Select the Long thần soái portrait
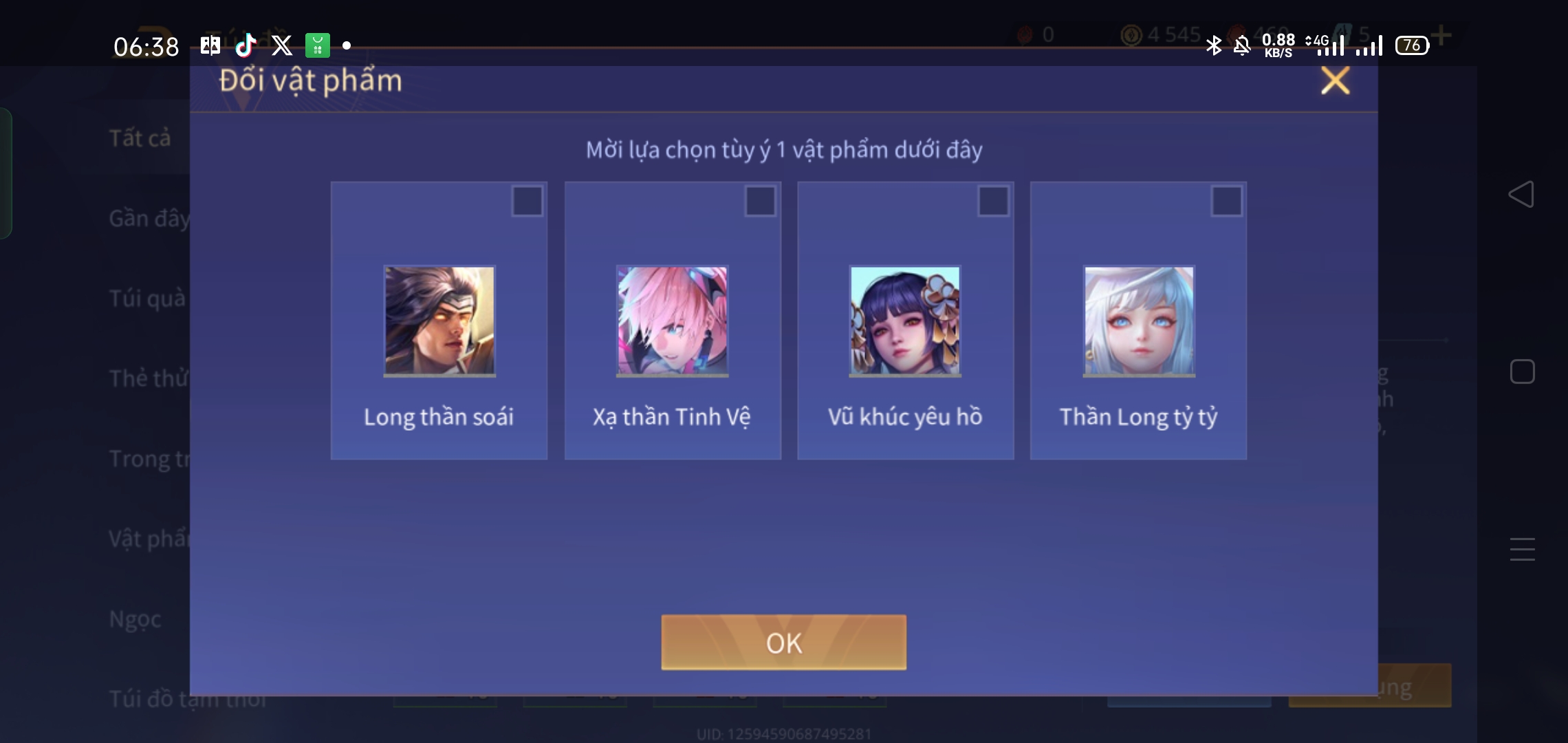 (x=439, y=321)
